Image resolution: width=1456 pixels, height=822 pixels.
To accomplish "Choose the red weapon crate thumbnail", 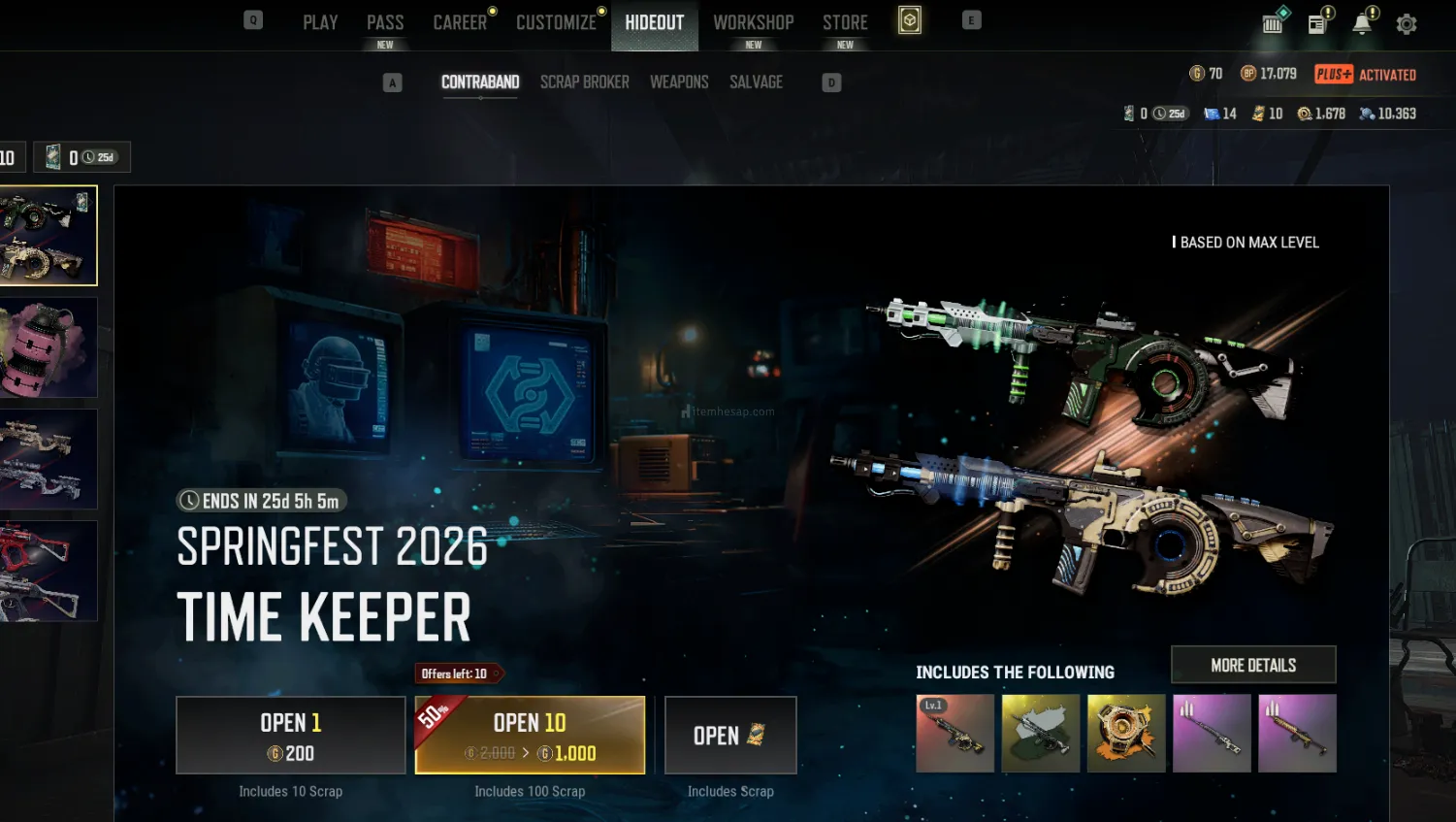I will click(x=49, y=571).
